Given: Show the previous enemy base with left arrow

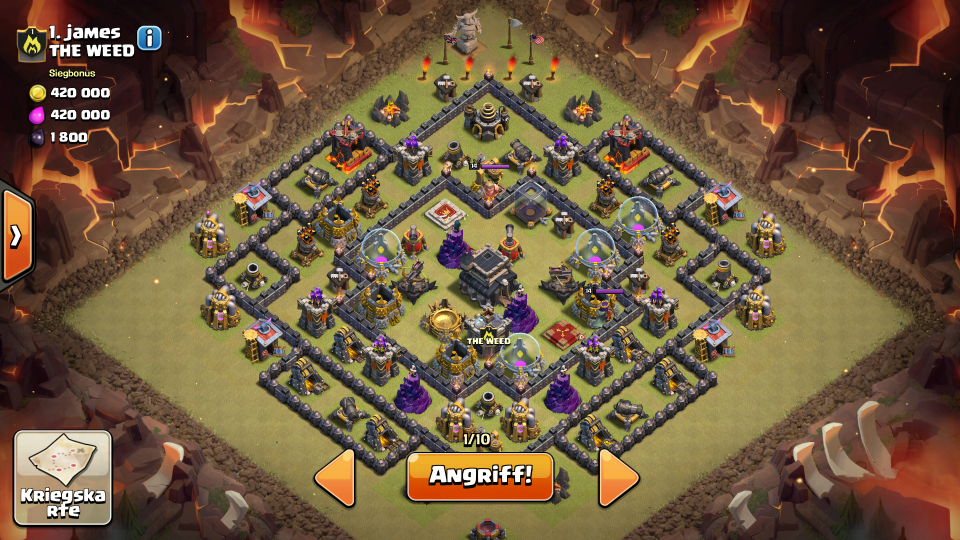Looking at the screenshot, I should [x=335, y=477].
